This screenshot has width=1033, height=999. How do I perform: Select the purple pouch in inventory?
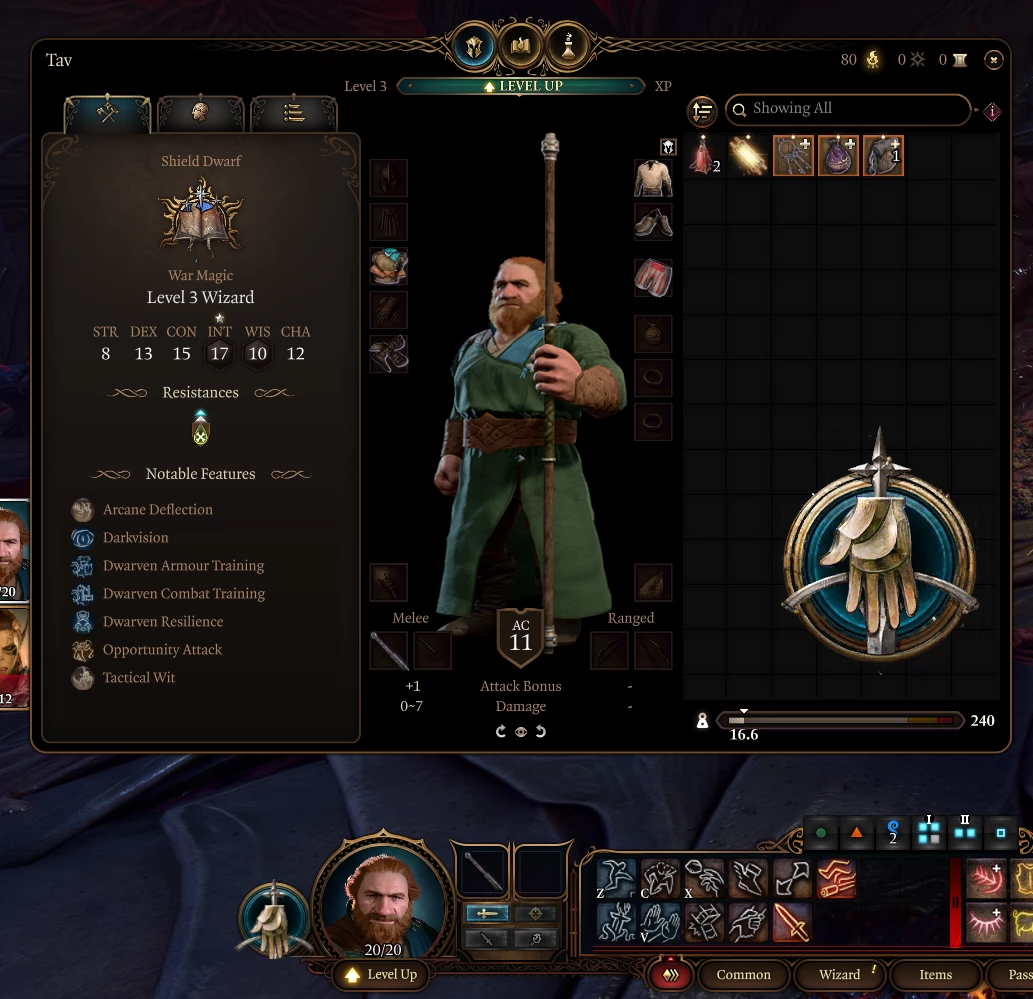[838, 156]
